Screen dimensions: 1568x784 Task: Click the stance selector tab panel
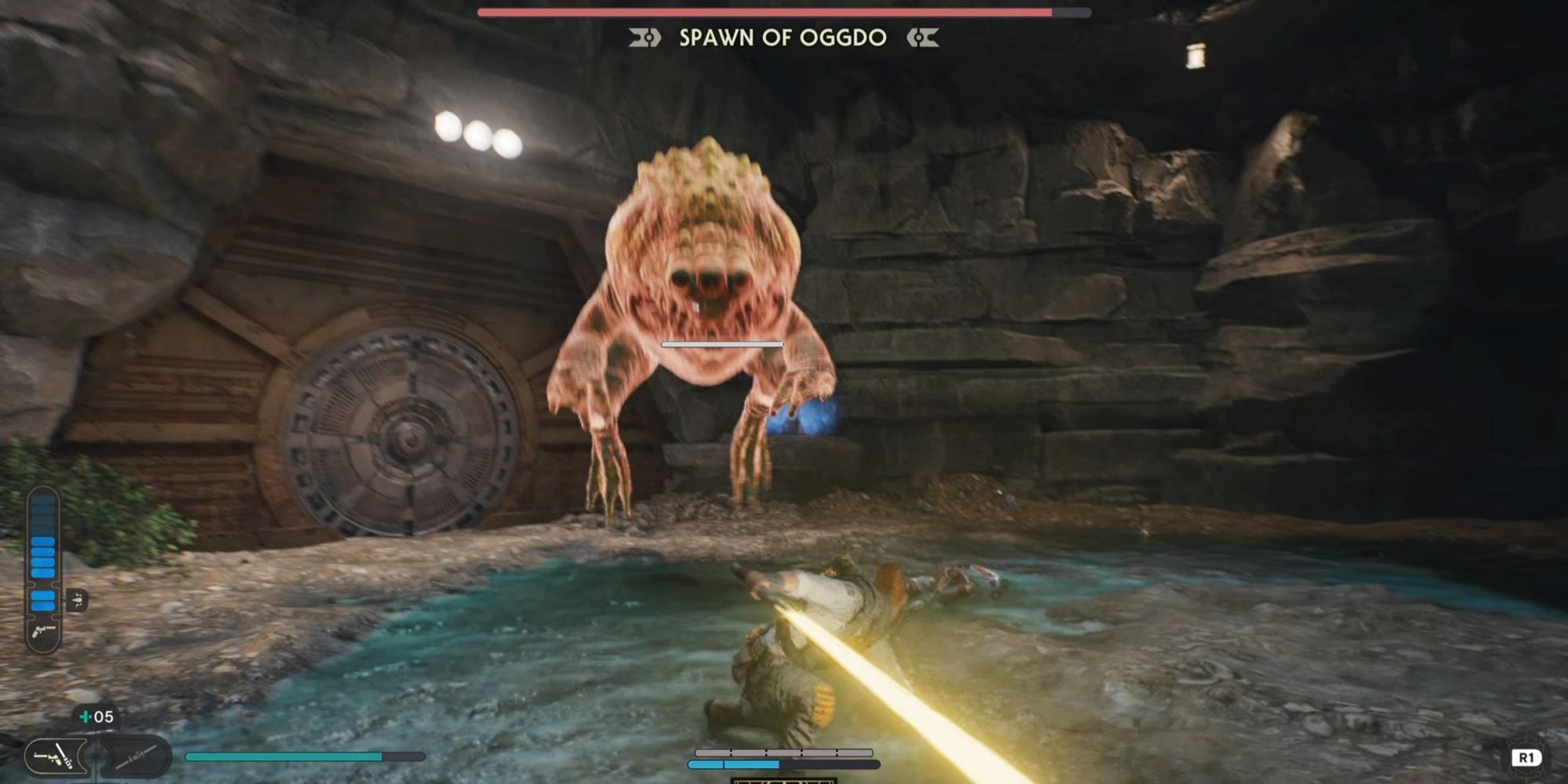pos(94,757)
